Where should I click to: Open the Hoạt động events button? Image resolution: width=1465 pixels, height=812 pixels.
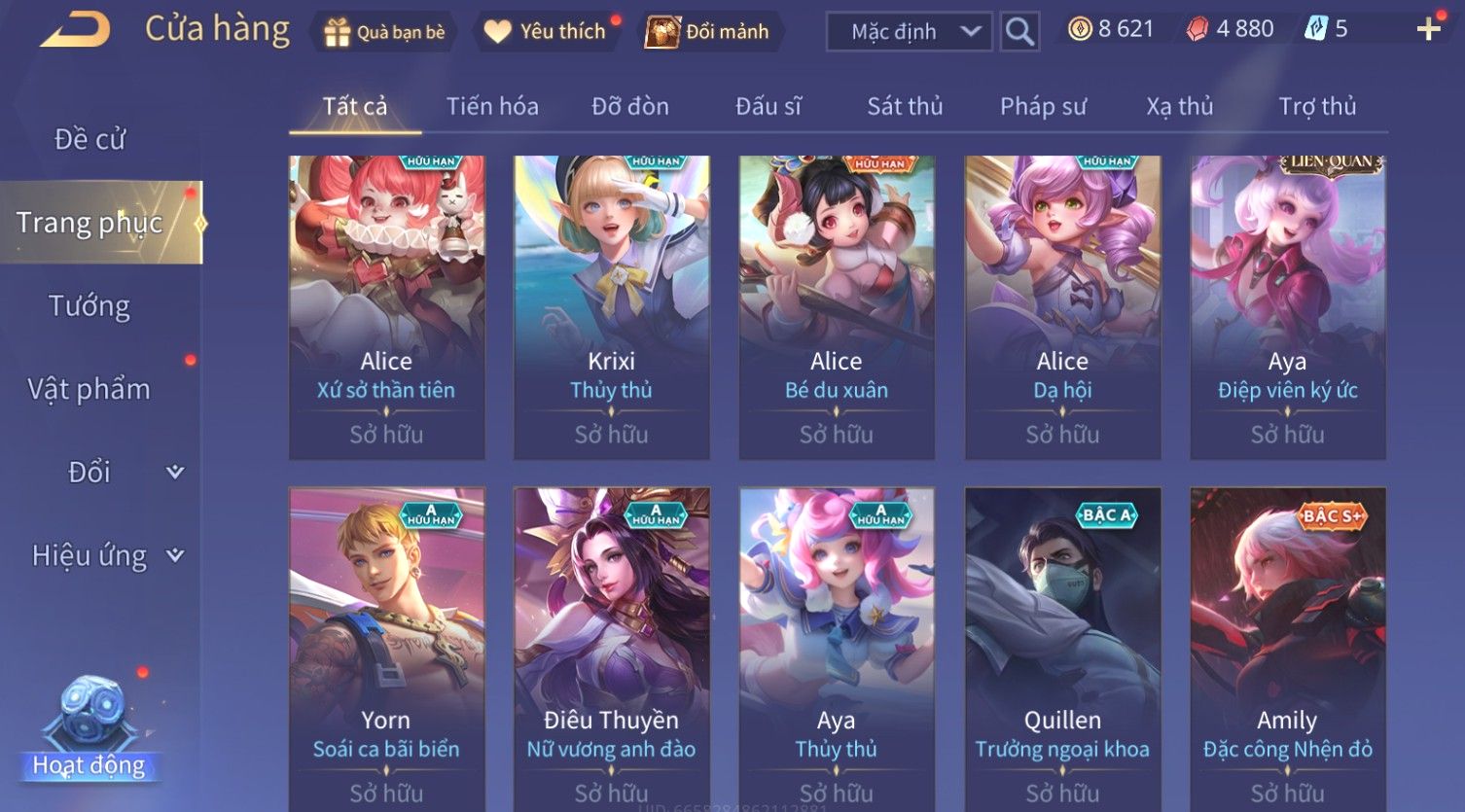point(89,729)
